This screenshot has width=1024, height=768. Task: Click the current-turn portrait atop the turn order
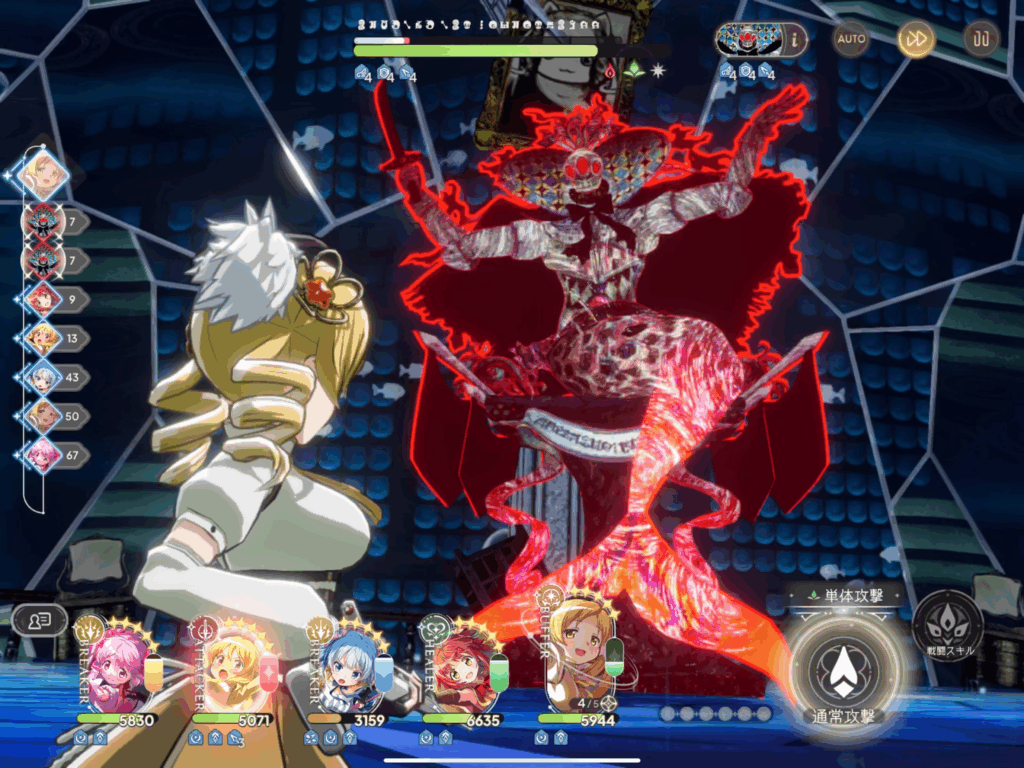pos(44,175)
